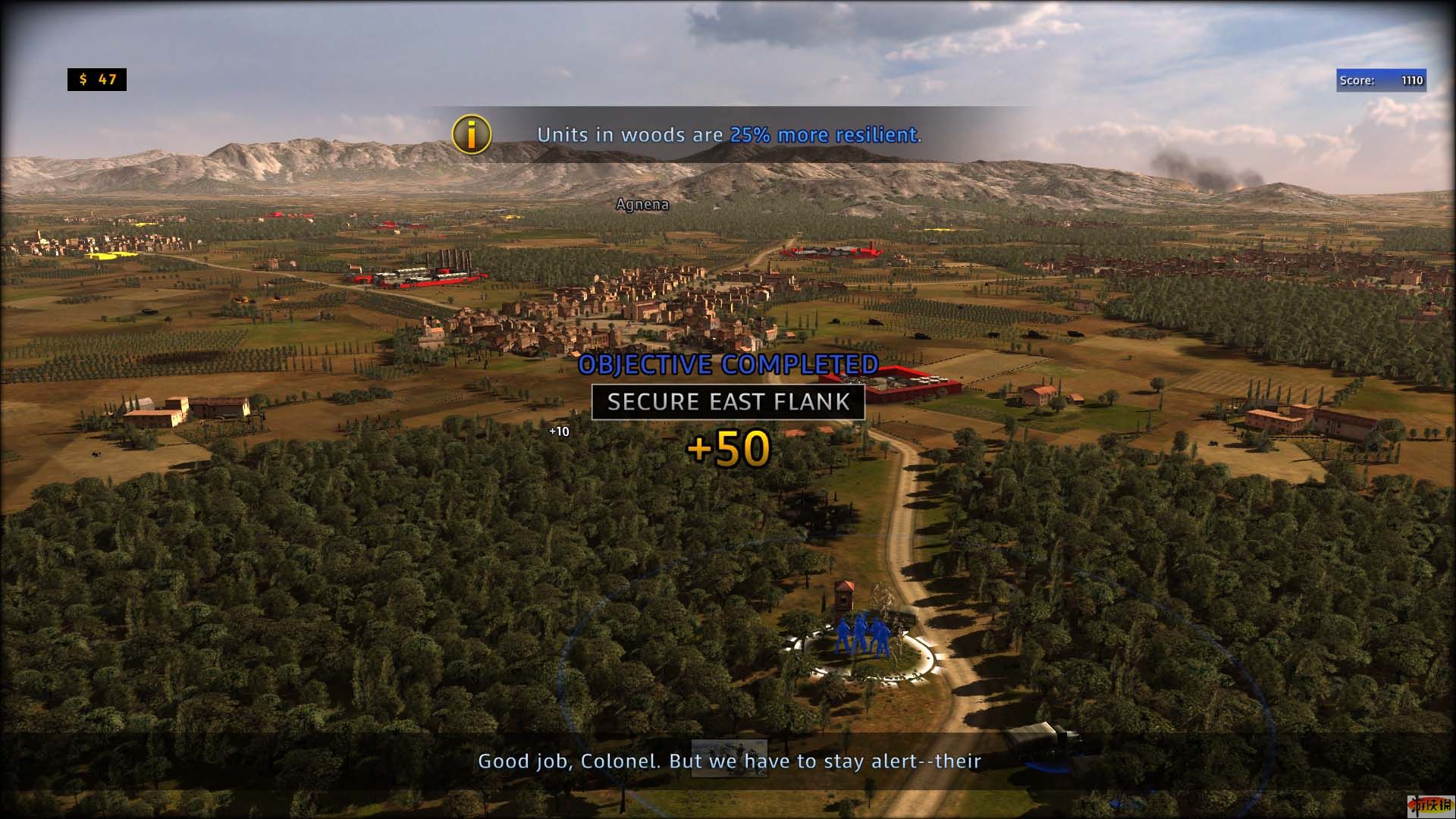Click the Secure East Flank objective banner
Image resolution: width=1456 pixels, height=819 pixels.
[x=728, y=402]
